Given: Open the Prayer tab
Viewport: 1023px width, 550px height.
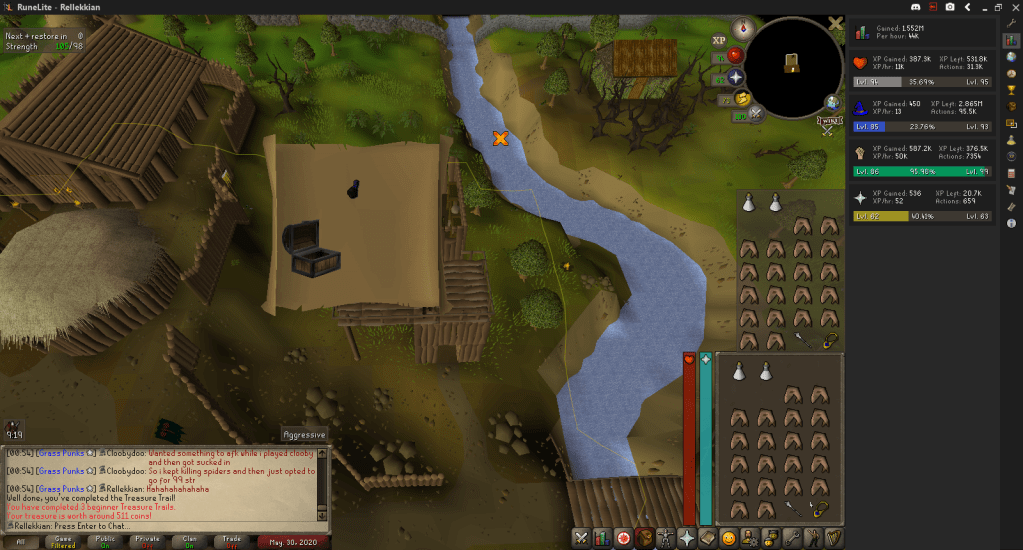Looking at the screenshot, I should (x=687, y=538).
